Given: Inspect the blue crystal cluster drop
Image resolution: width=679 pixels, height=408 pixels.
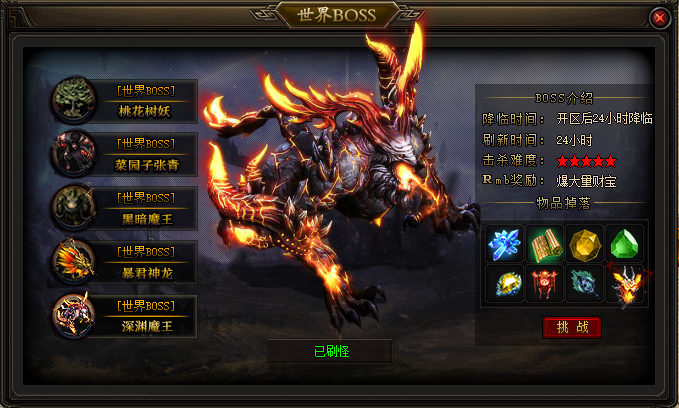Looking at the screenshot, I should [504, 243].
